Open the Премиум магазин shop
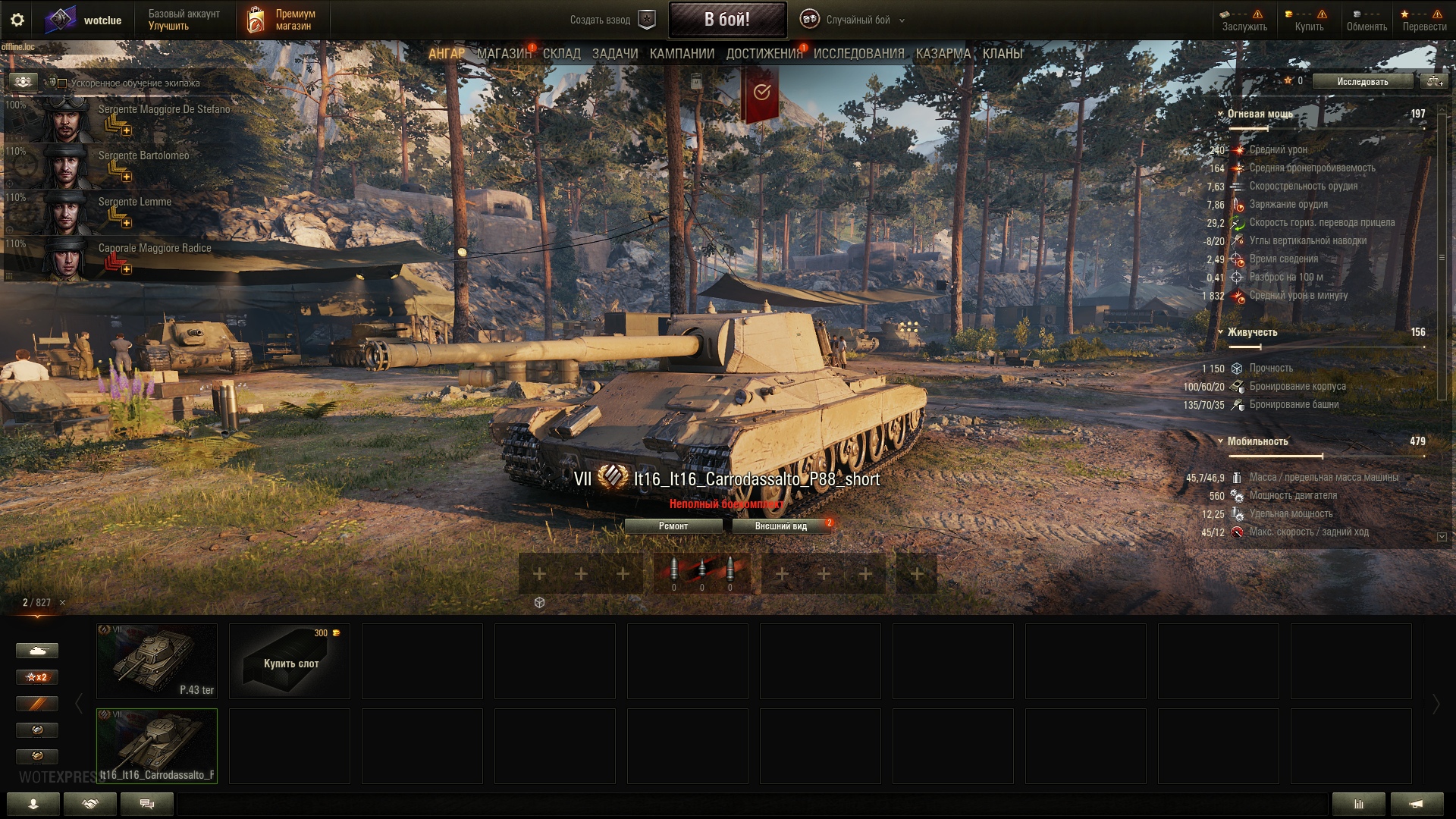1456x819 pixels. [281, 20]
